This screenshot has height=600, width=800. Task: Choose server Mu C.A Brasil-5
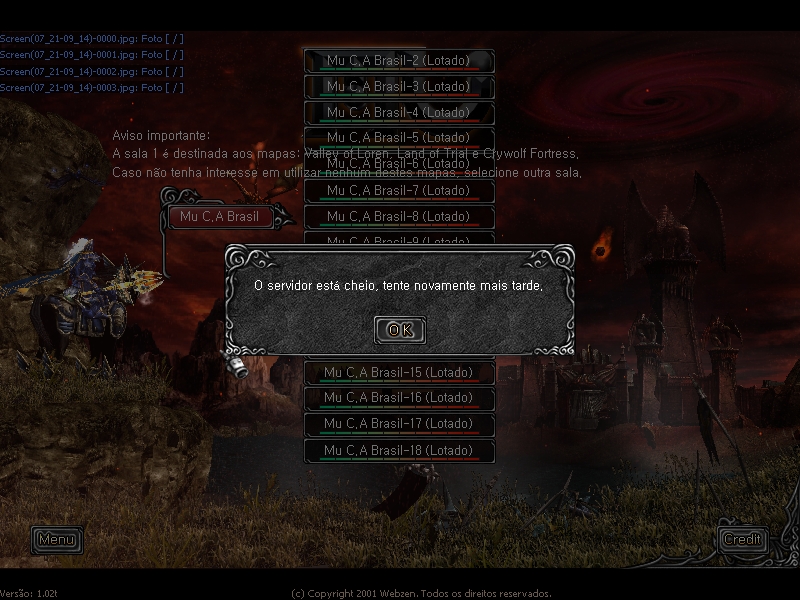[x=399, y=137]
